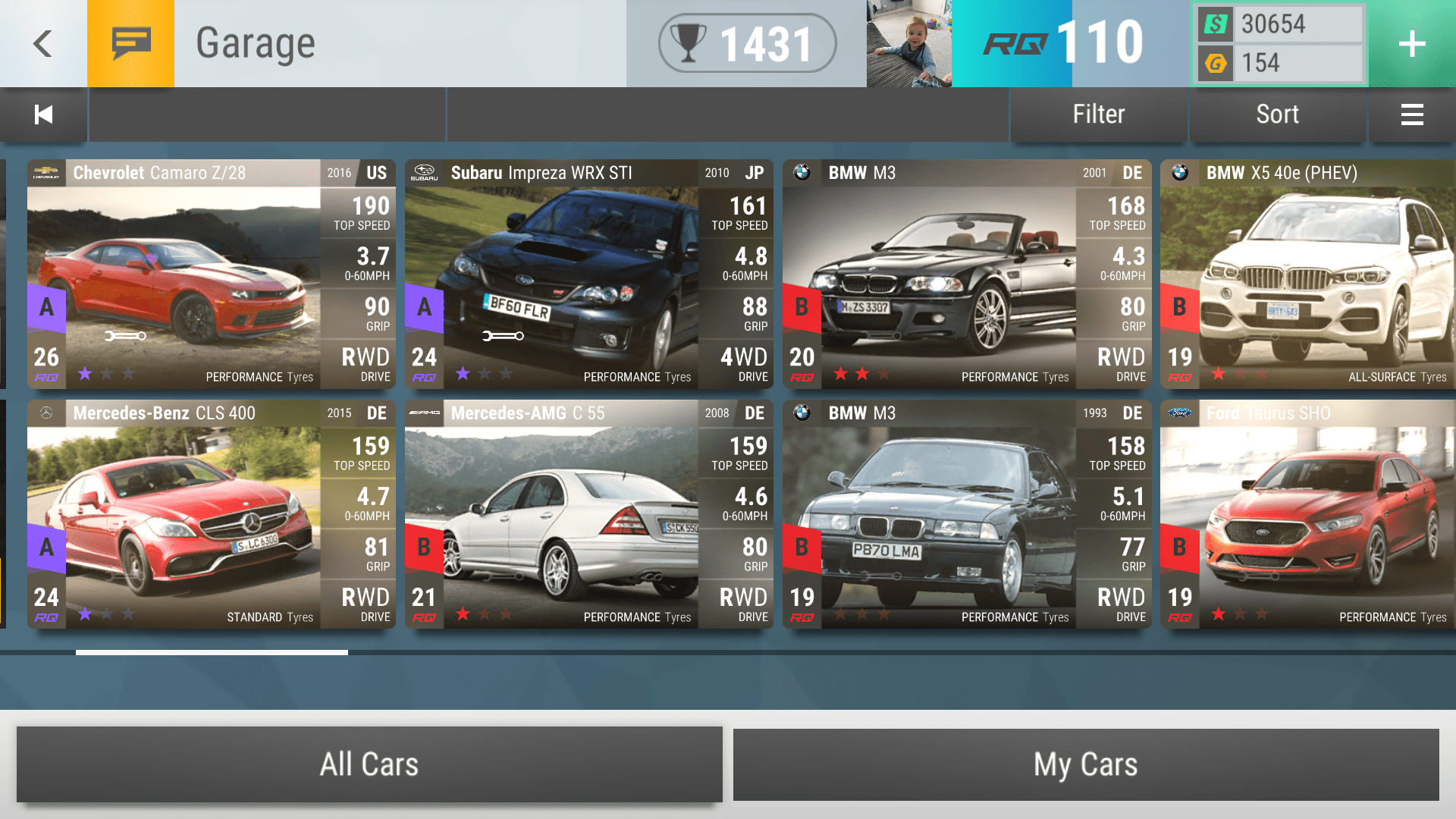Click the garage horizontal scrollbar
Screen dimensions: 1456x819
click(212, 652)
